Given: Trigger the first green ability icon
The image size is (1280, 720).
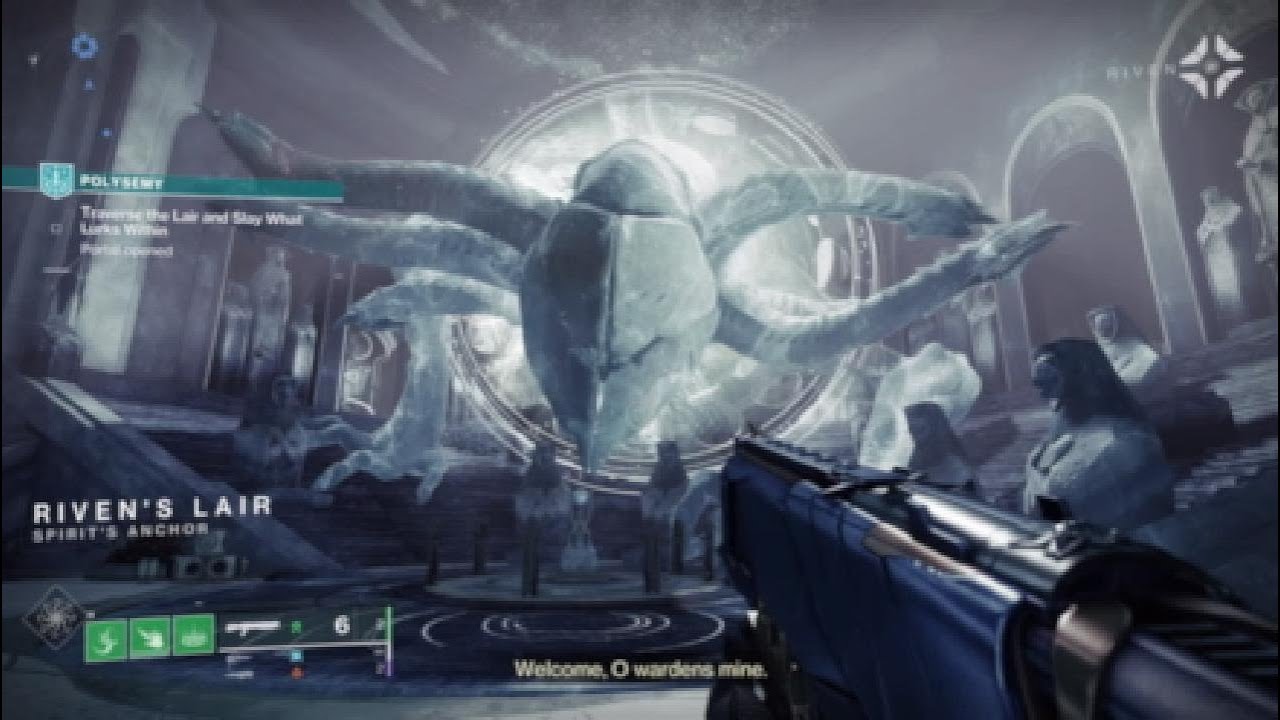Looking at the screenshot, I should [106, 638].
